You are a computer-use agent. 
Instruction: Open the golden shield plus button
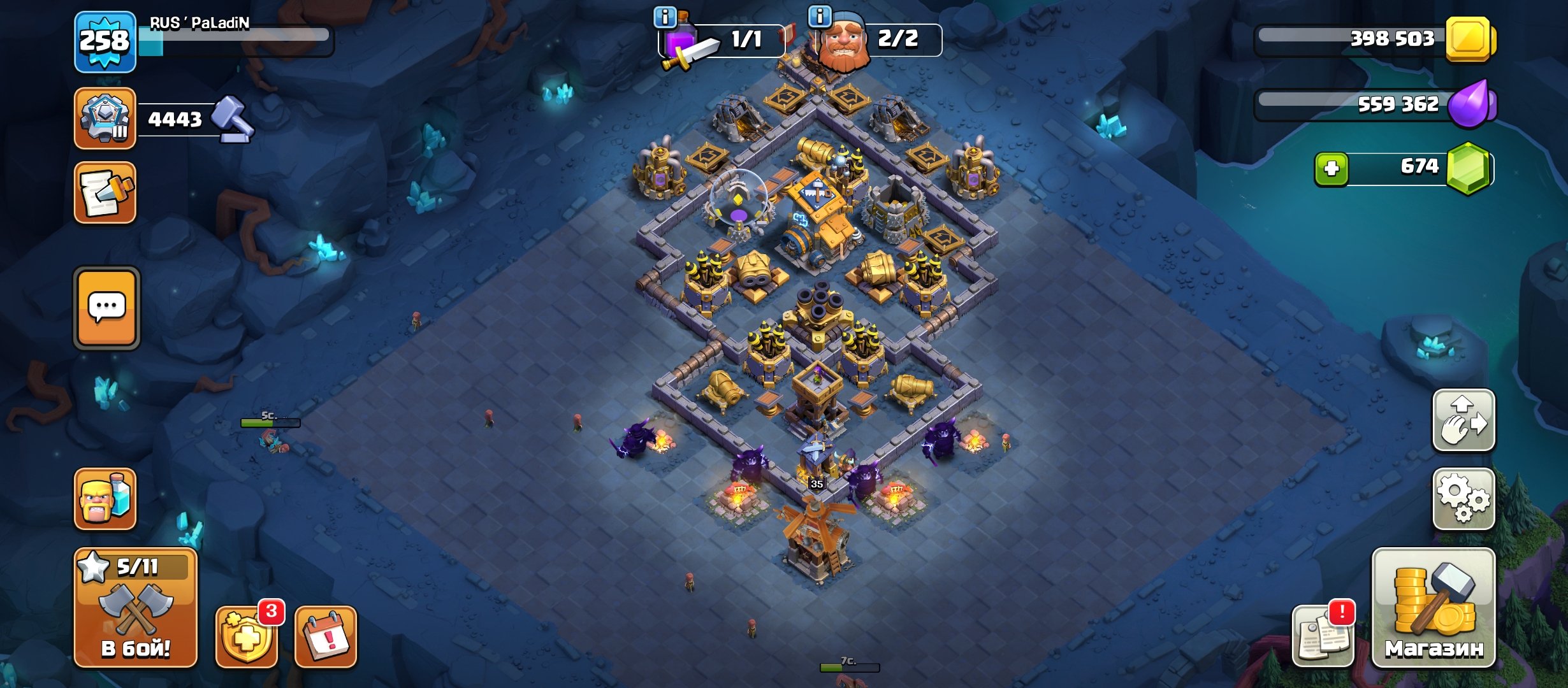click(247, 636)
